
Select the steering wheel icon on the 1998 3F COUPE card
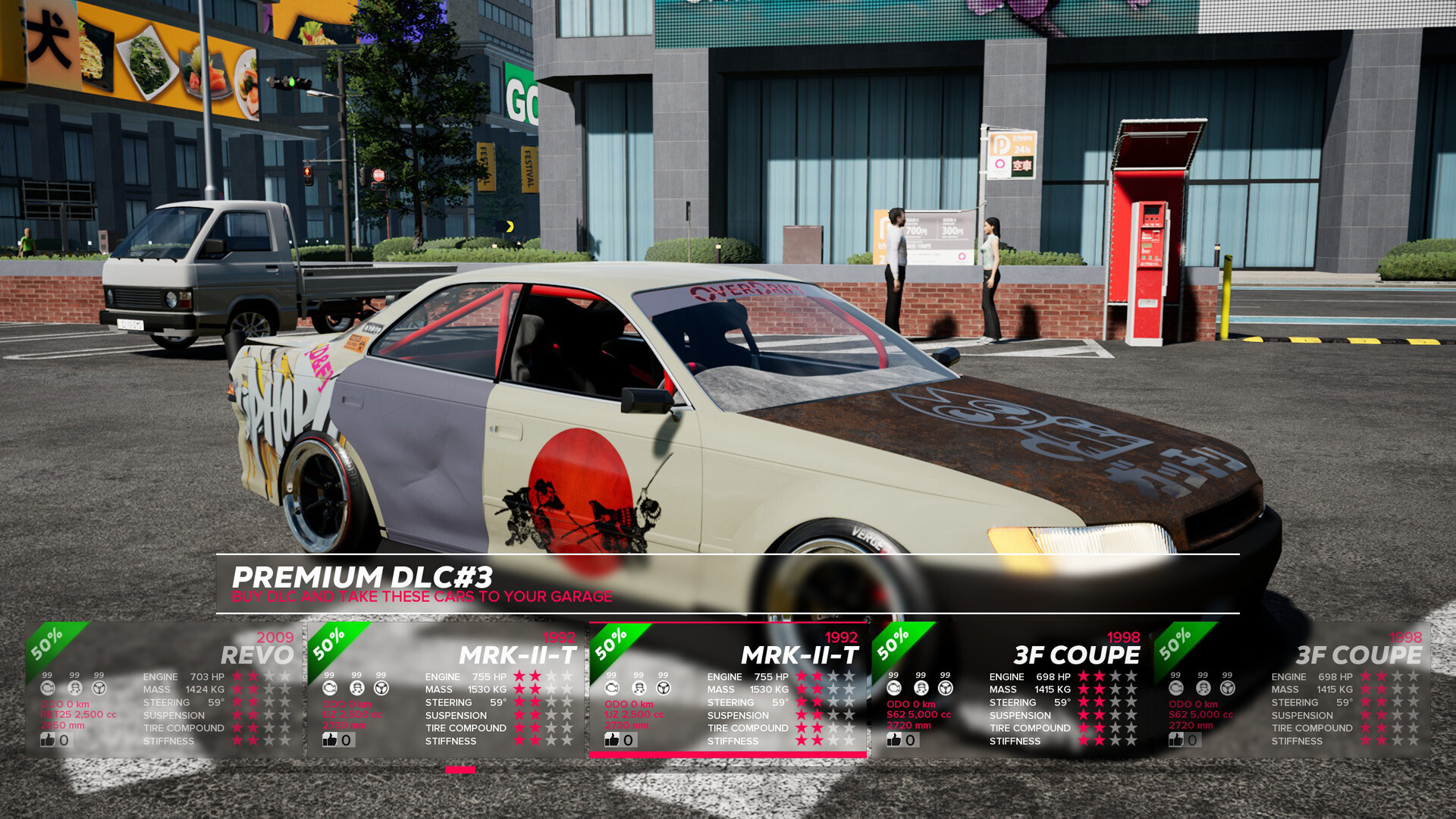[x=945, y=688]
